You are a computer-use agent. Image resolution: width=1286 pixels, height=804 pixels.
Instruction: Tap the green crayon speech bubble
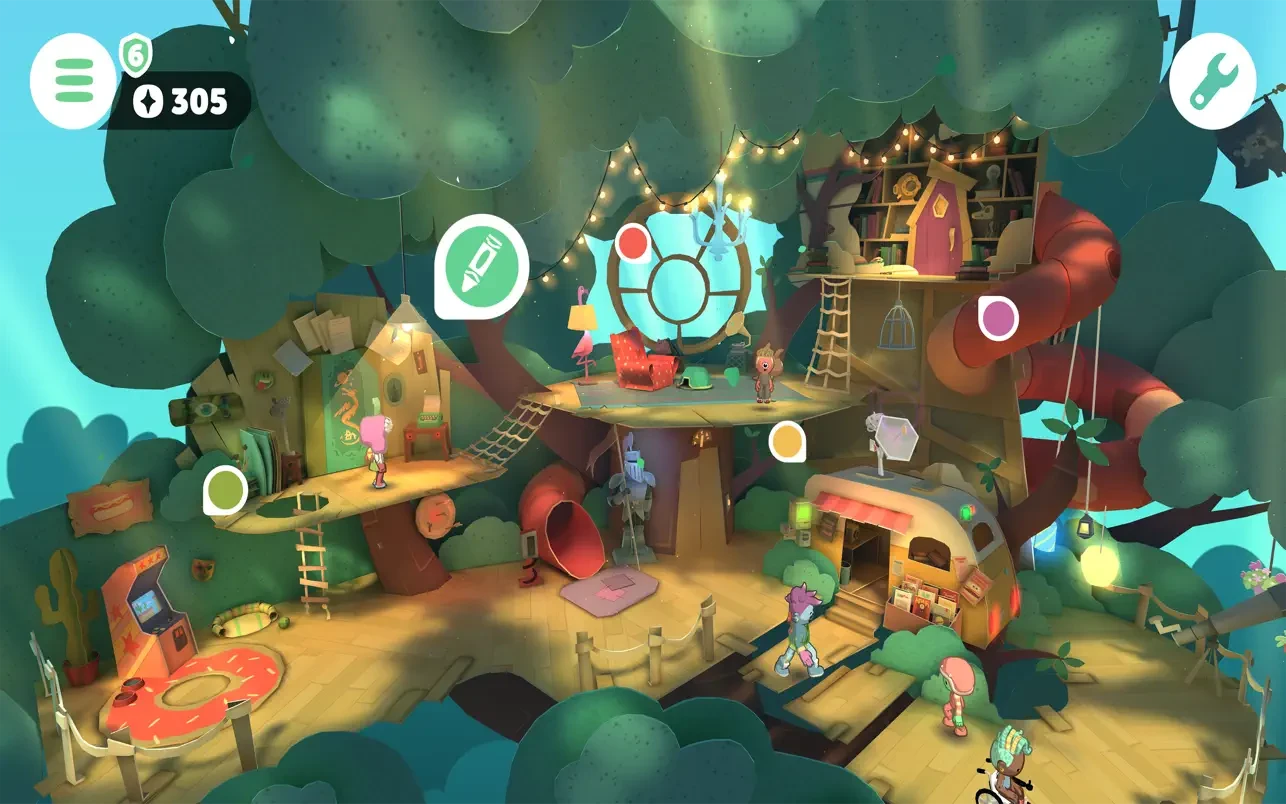tap(482, 262)
